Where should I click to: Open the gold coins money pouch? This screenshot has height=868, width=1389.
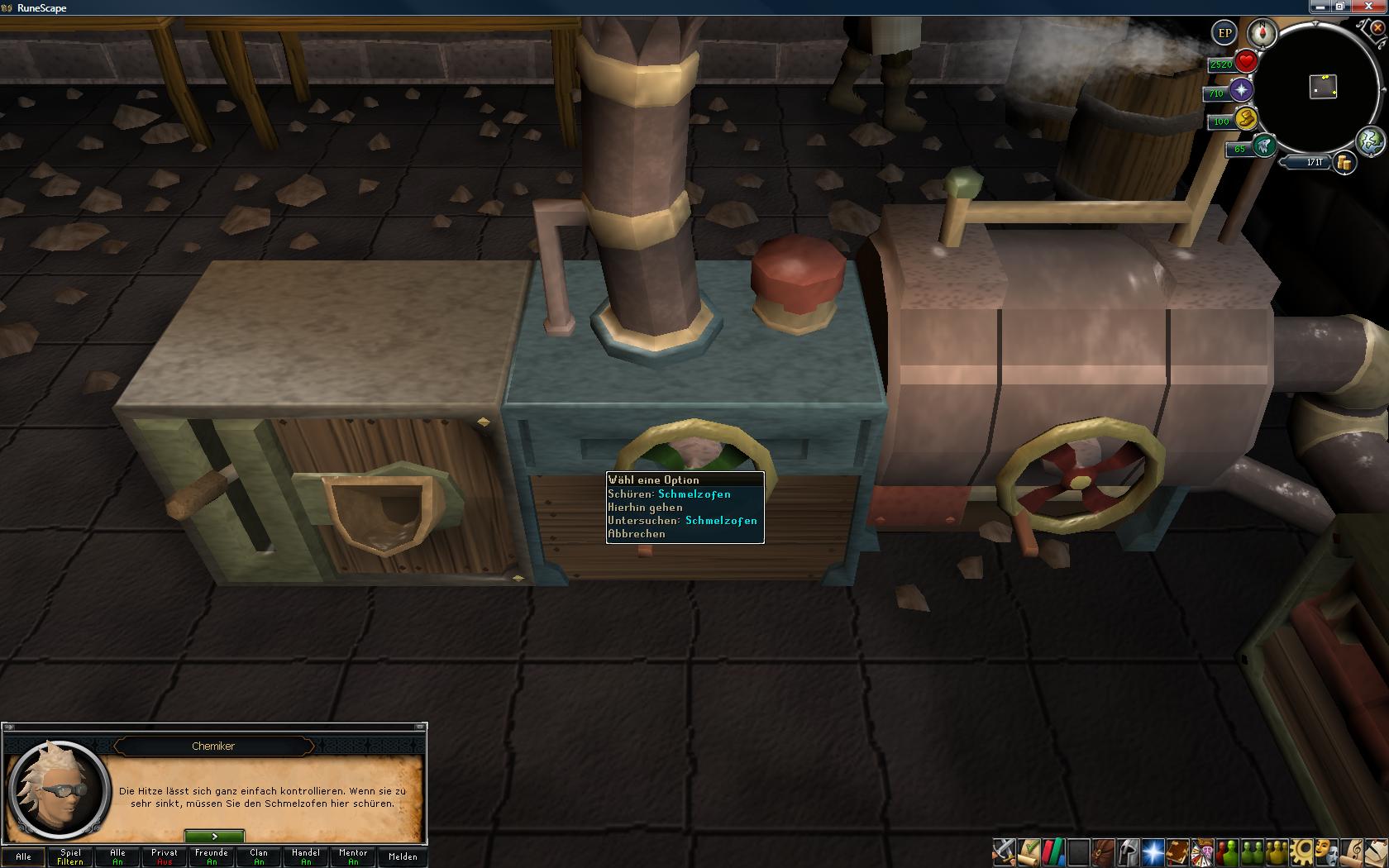(x=1344, y=163)
